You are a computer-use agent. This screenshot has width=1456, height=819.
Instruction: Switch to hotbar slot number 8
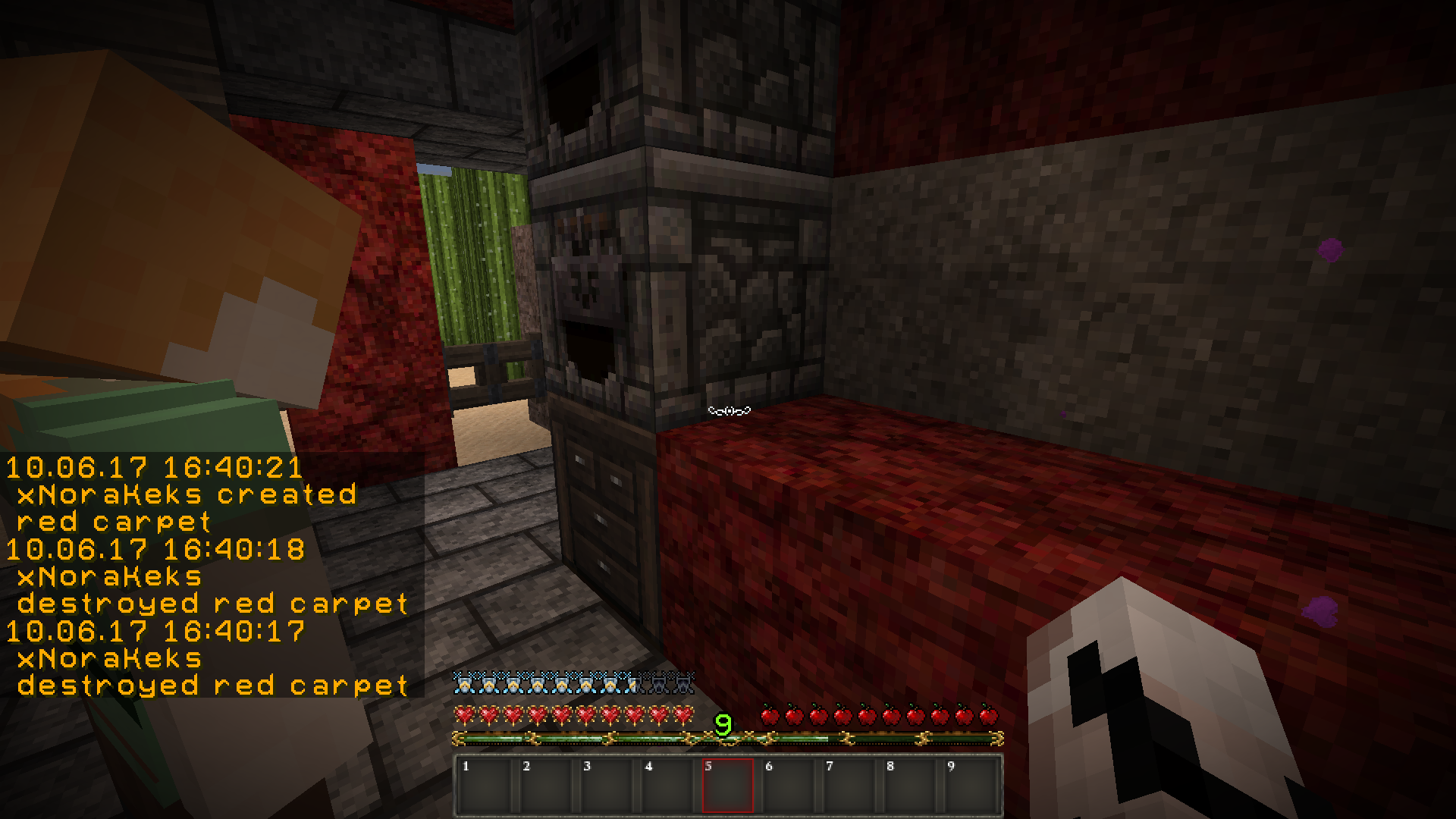pos(910,786)
